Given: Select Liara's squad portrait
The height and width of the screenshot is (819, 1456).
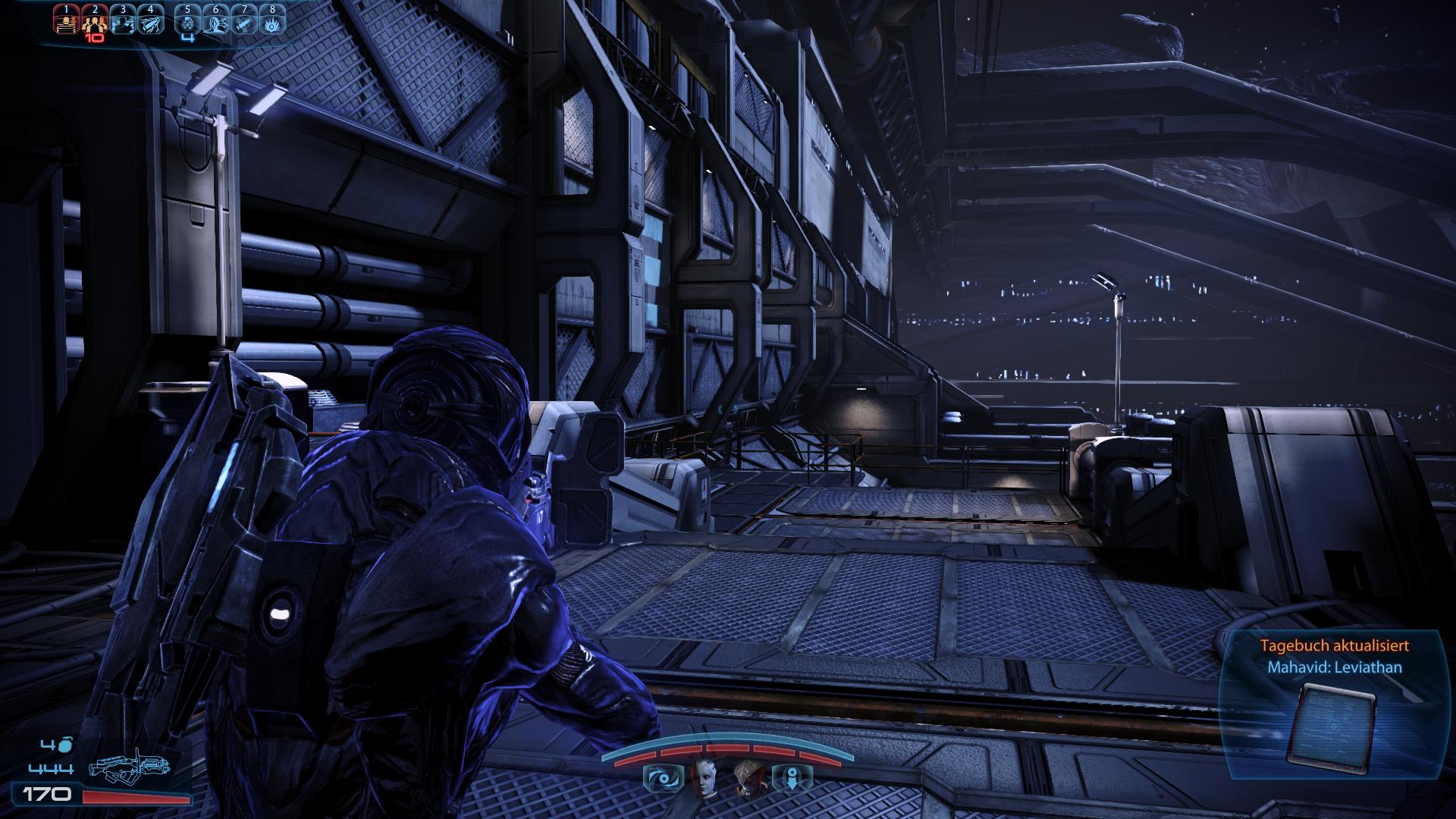Looking at the screenshot, I should point(703,777).
